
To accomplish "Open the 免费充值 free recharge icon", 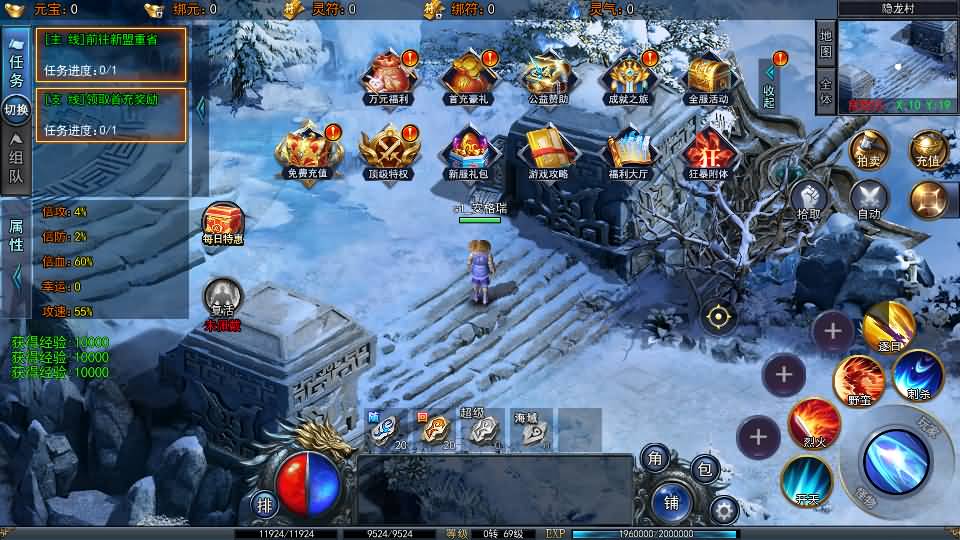I will pyautogui.click(x=307, y=152).
